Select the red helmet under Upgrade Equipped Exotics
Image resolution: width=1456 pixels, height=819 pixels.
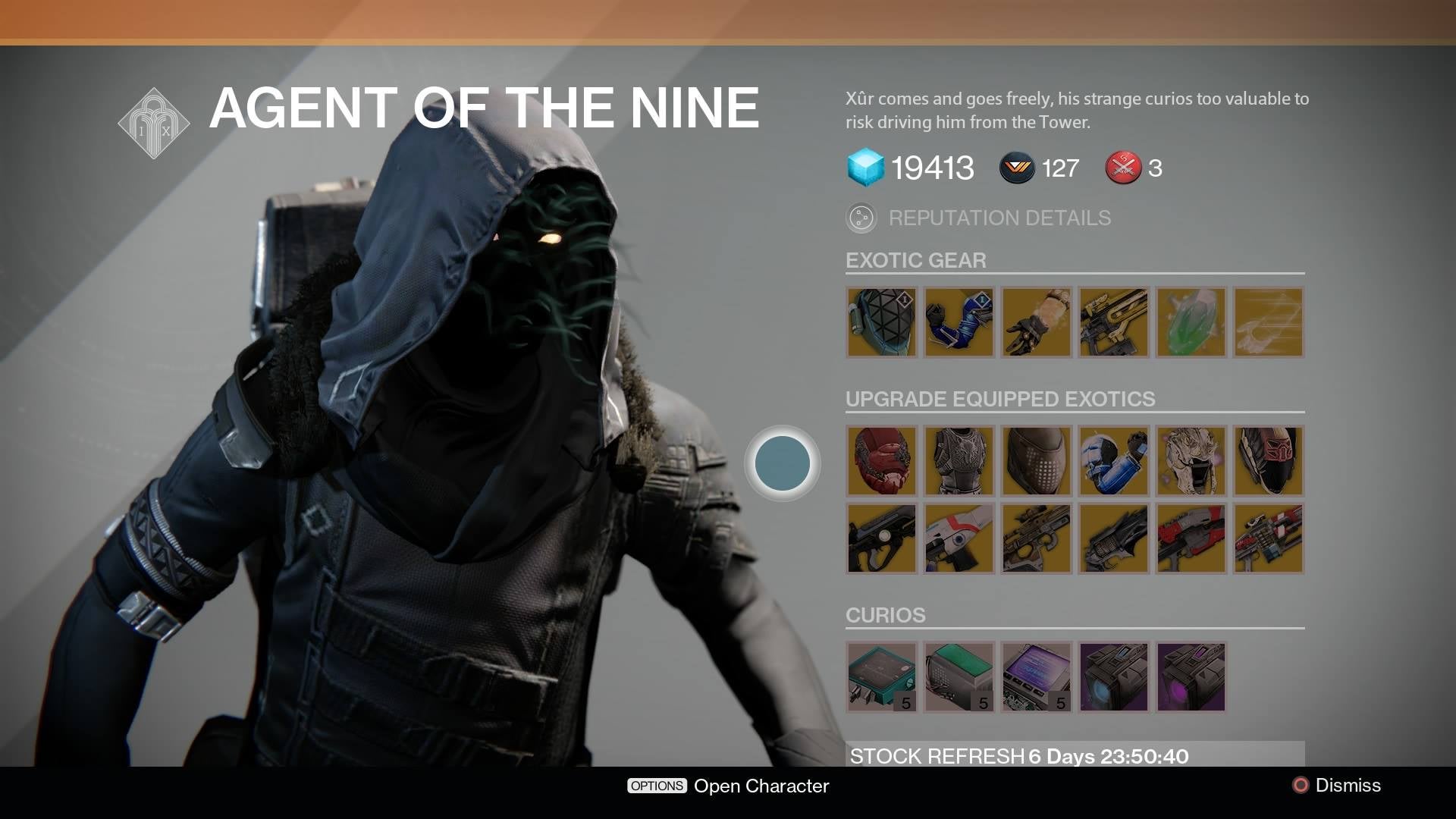(x=881, y=462)
